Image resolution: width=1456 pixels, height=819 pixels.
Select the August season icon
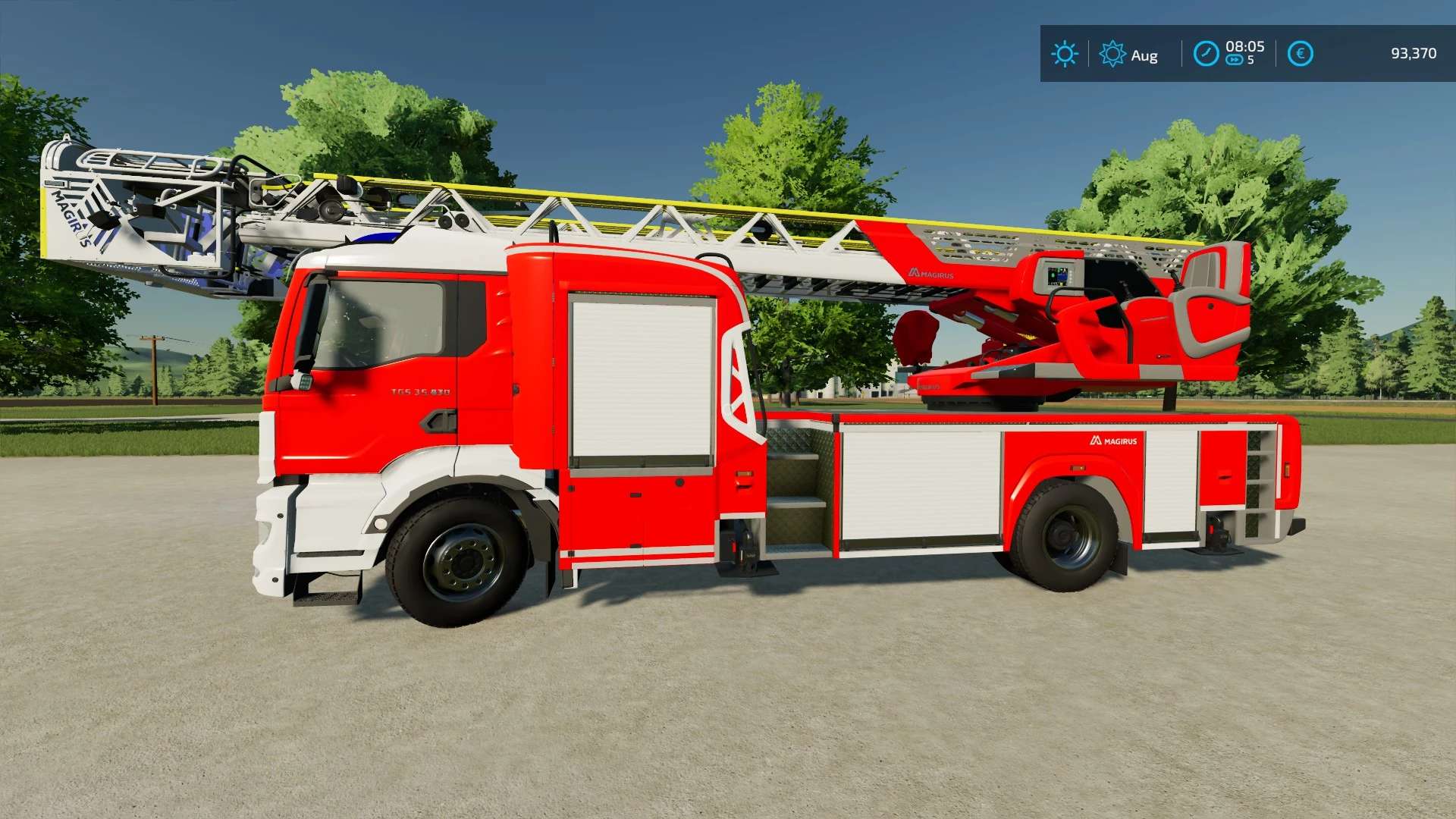pyautogui.click(x=1112, y=54)
